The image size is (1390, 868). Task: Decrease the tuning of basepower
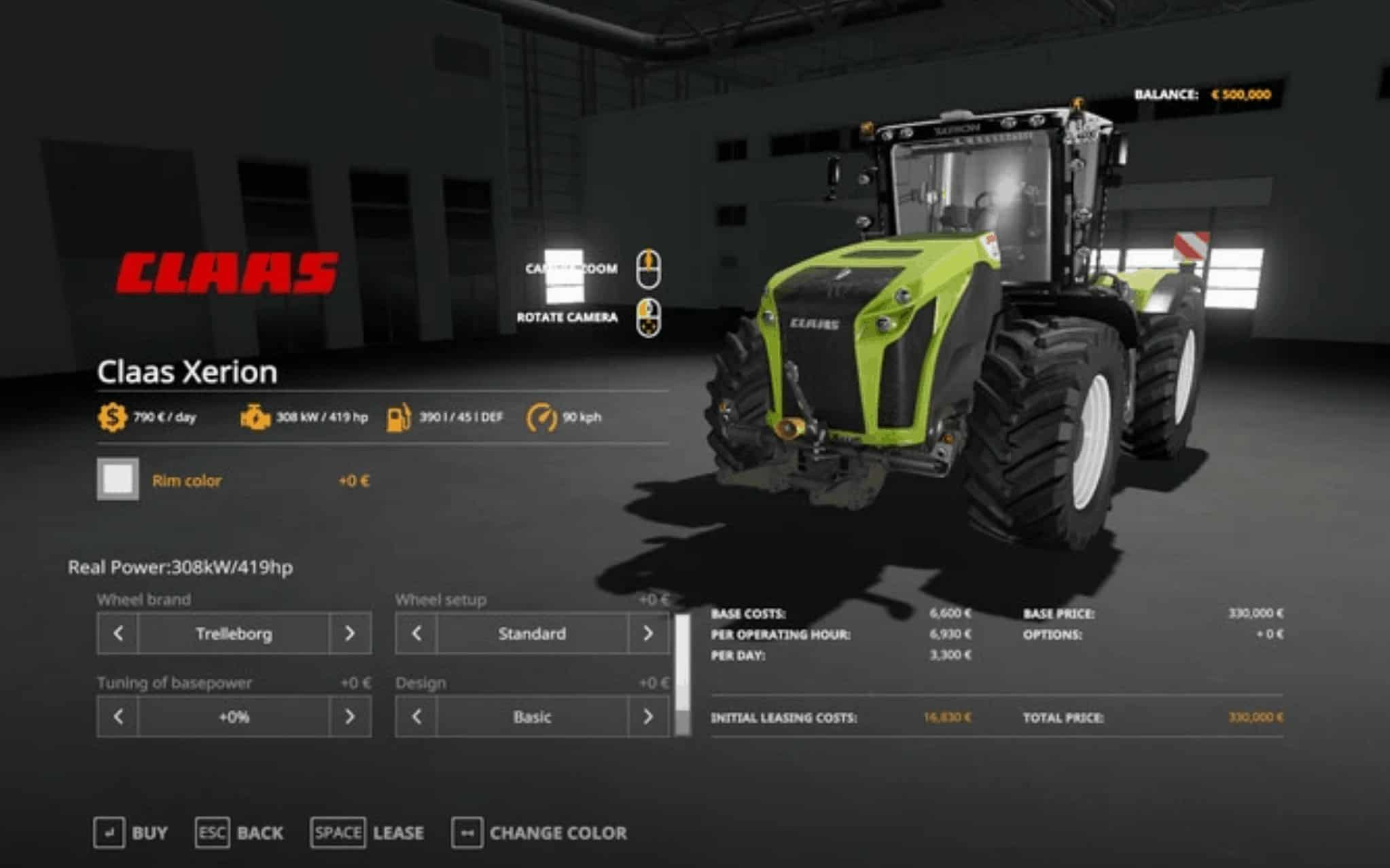tap(118, 717)
